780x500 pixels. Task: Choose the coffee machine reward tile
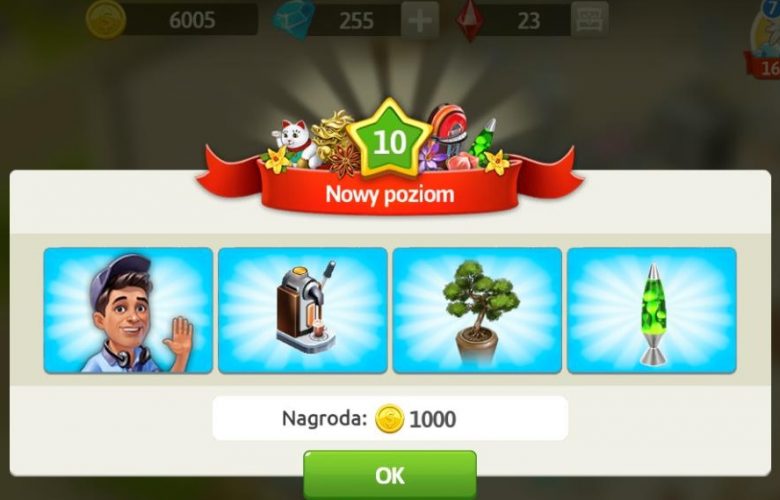click(302, 311)
